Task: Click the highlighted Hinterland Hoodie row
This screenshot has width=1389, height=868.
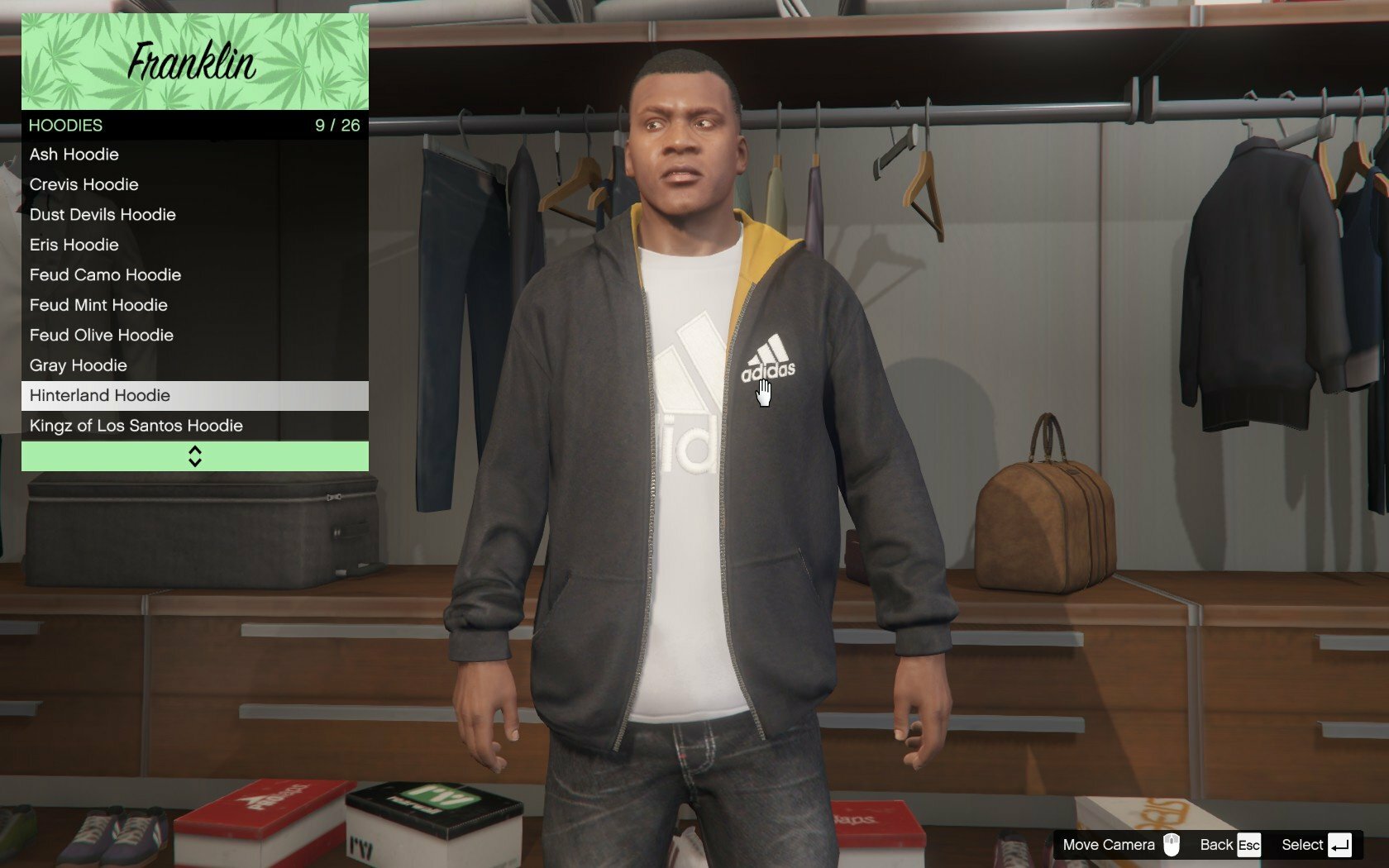Action: coord(194,396)
